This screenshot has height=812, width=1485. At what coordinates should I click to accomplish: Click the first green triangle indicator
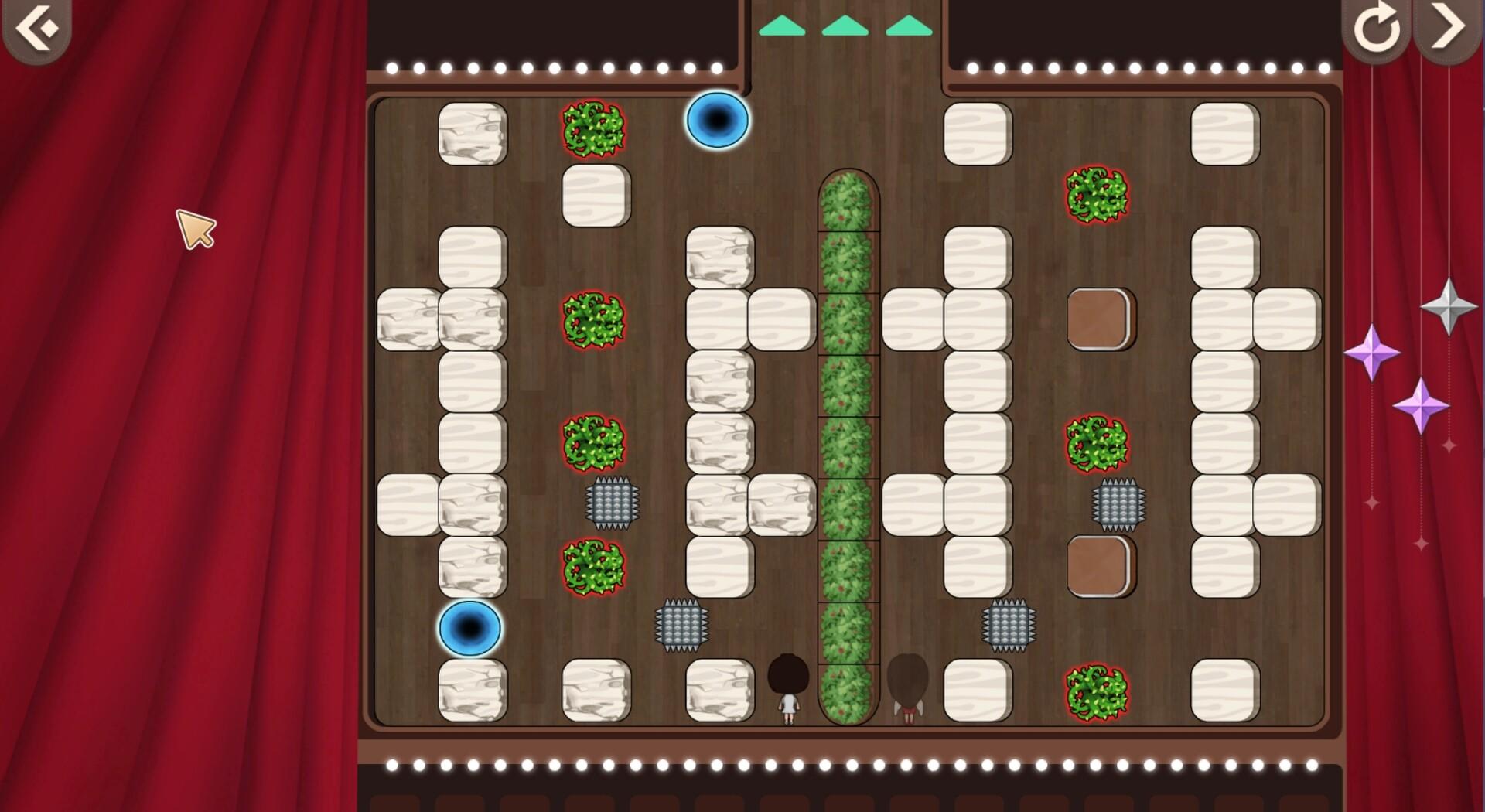[x=783, y=26]
